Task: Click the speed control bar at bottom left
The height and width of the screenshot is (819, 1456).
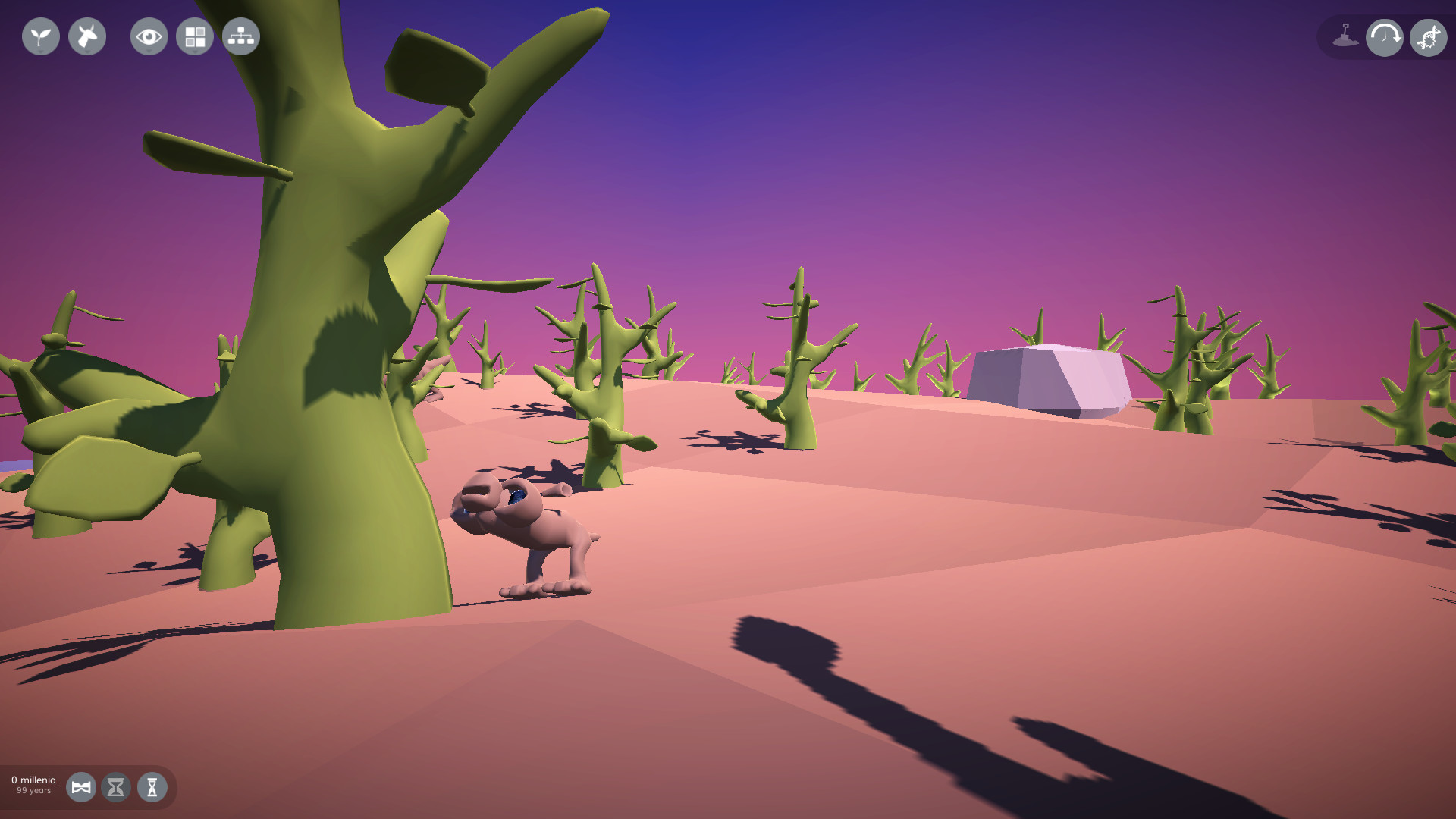Action: pos(91,787)
